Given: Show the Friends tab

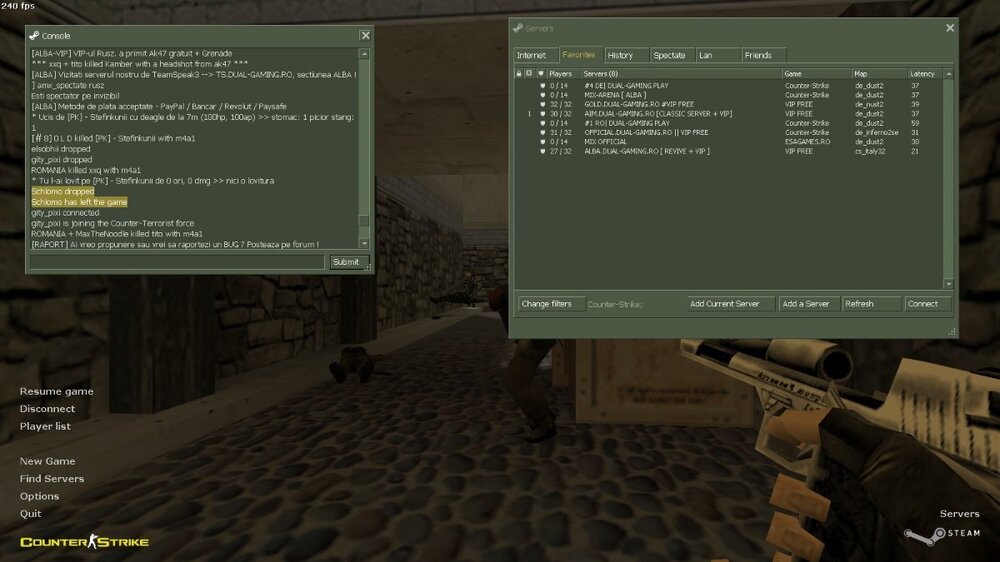Looking at the screenshot, I should point(758,55).
